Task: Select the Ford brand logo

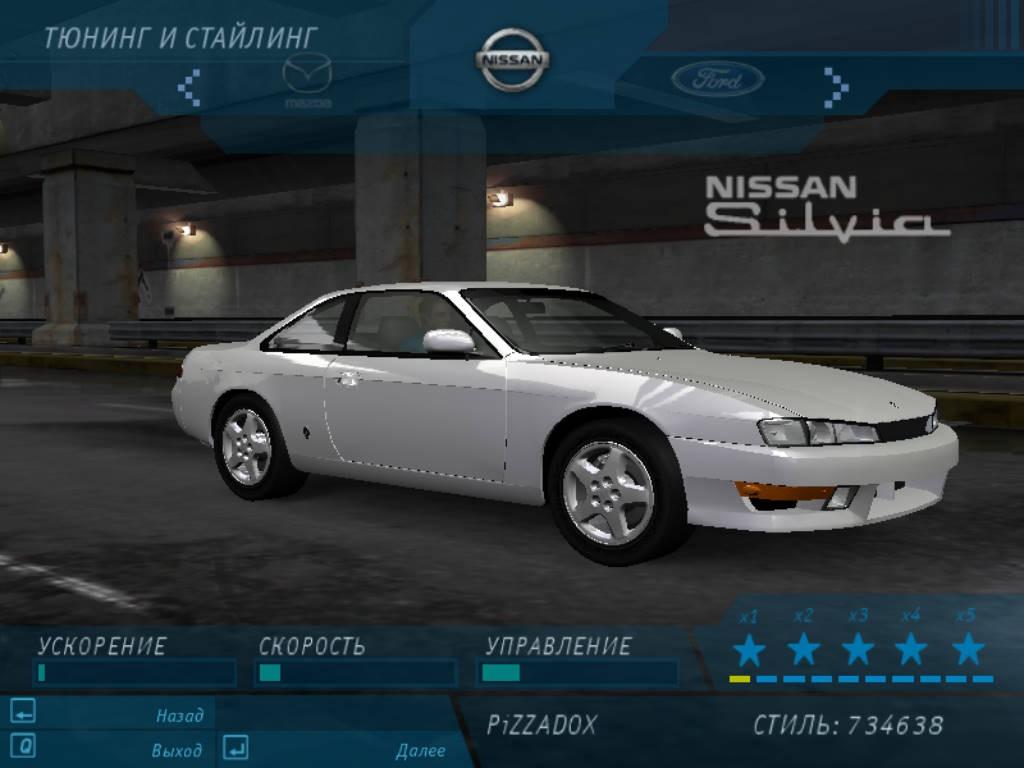Action: 717,80
